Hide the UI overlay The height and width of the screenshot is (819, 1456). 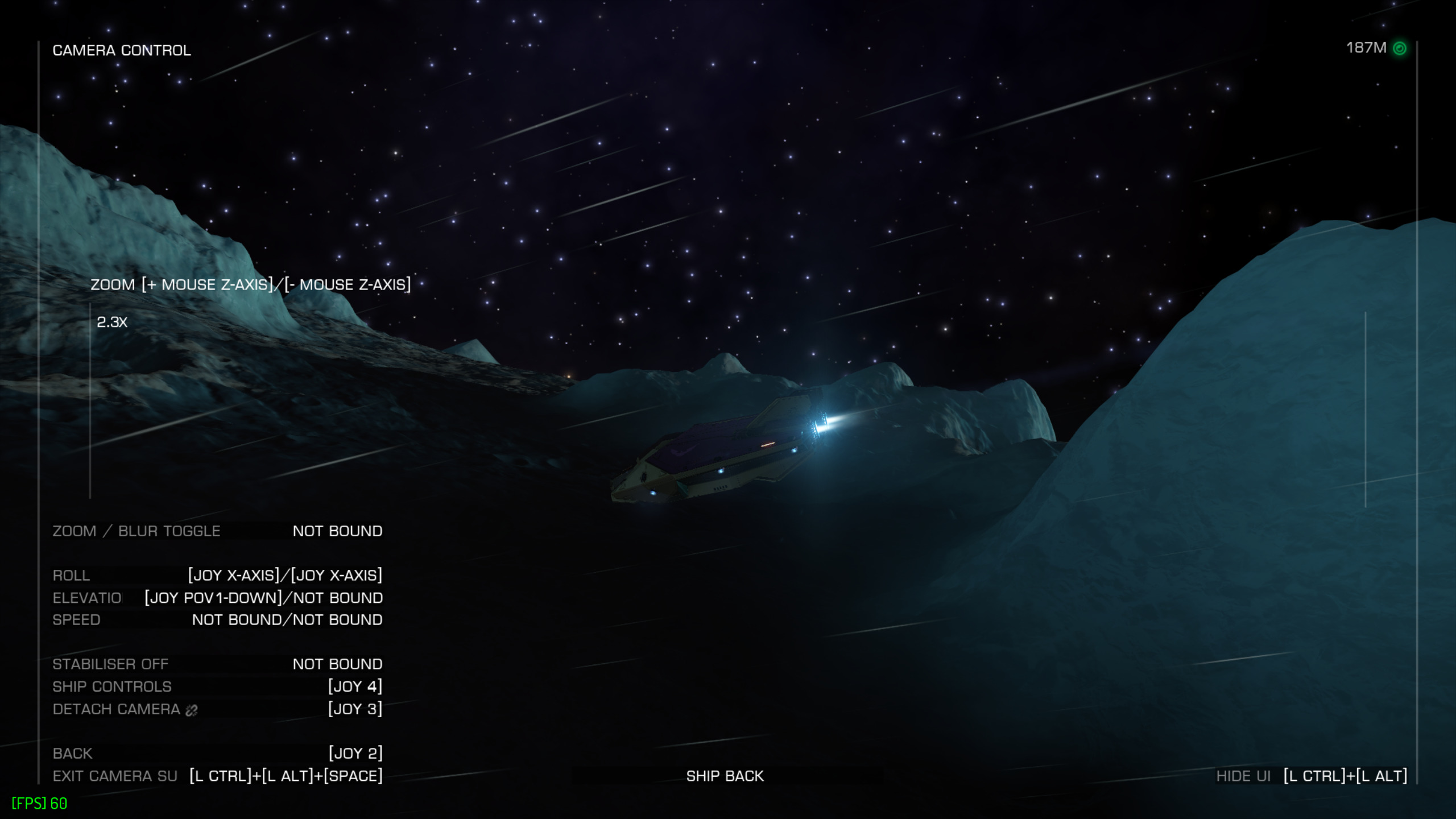coord(1311,776)
